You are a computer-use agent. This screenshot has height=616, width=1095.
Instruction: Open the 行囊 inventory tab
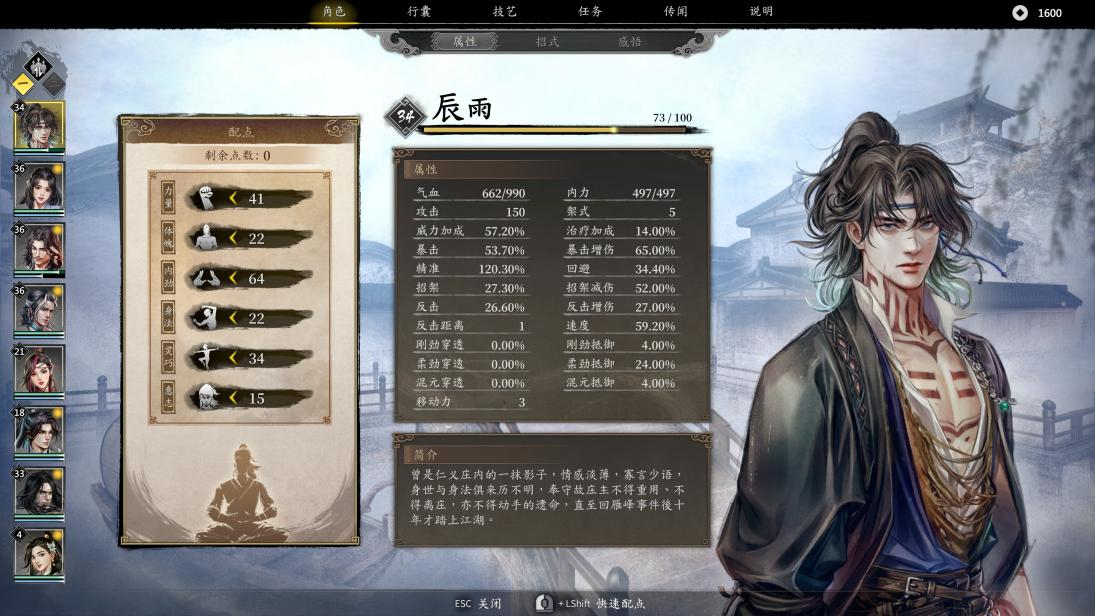point(419,12)
